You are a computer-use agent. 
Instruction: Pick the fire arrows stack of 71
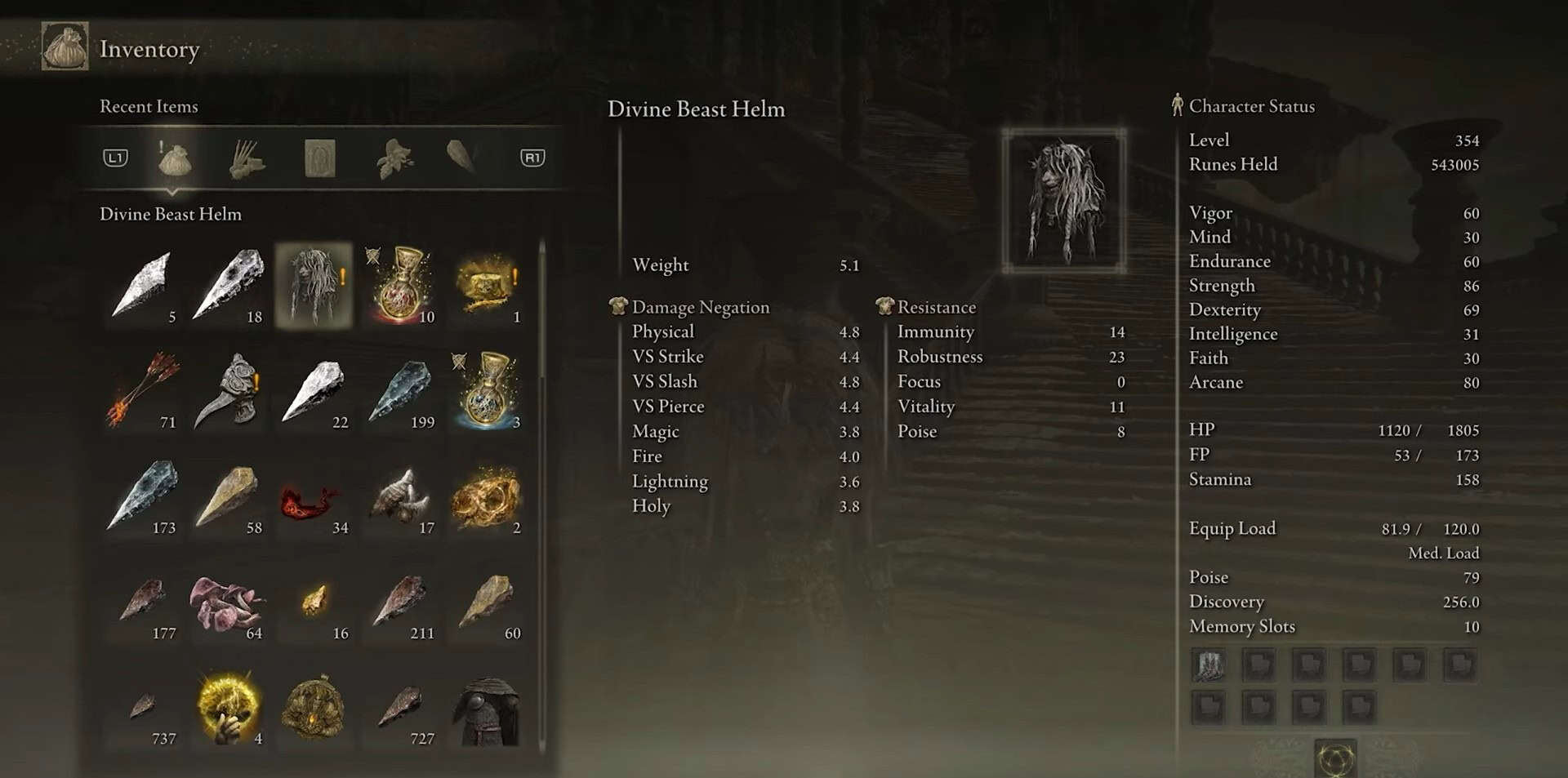point(143,389)
